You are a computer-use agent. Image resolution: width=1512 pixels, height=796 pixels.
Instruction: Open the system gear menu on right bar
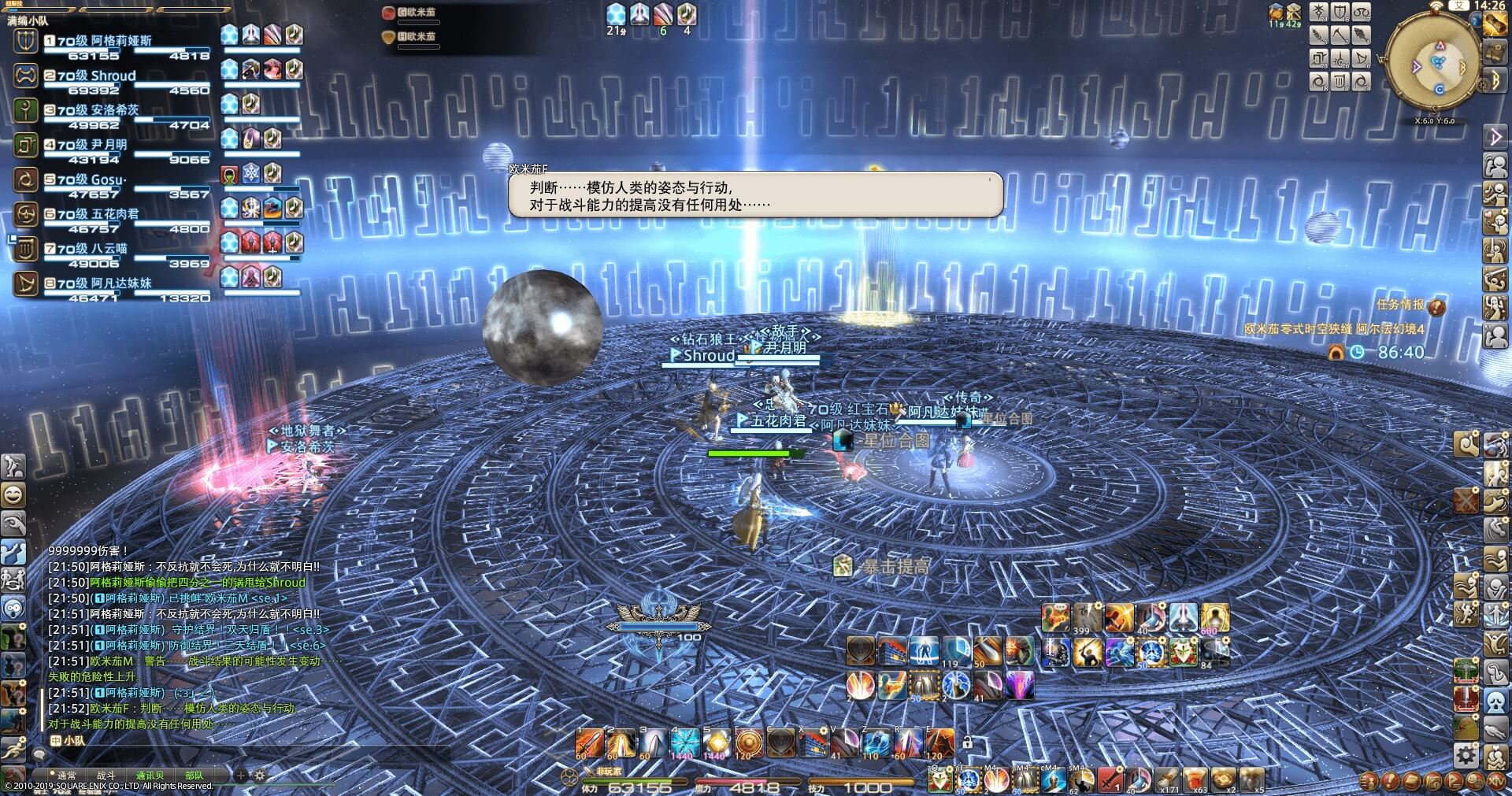[x=1466, y=756]
